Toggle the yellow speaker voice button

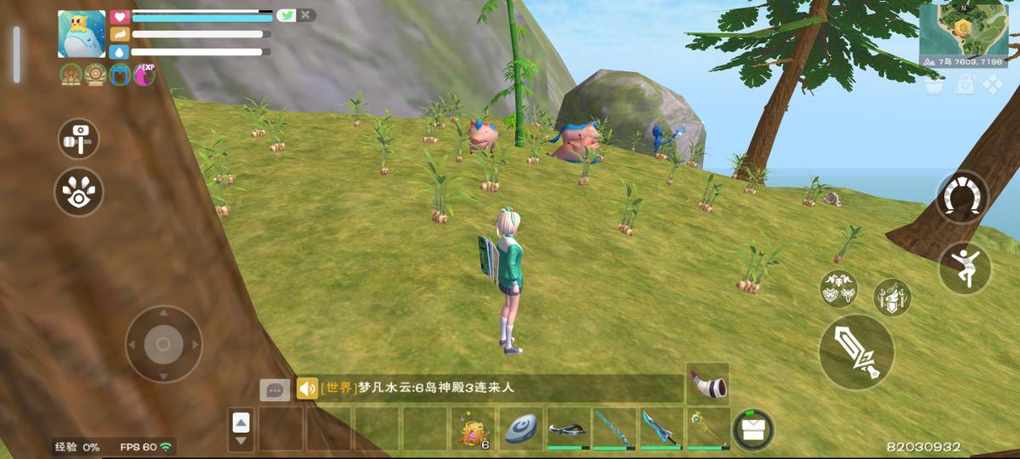point(307,388)
